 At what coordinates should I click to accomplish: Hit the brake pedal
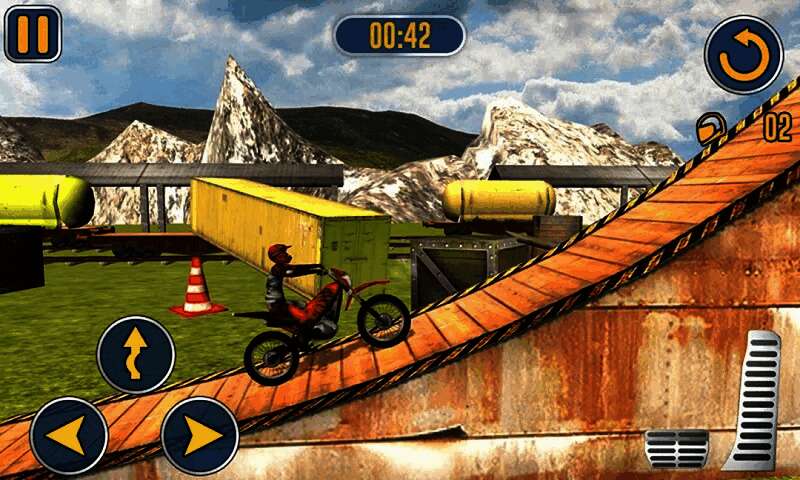676,448
